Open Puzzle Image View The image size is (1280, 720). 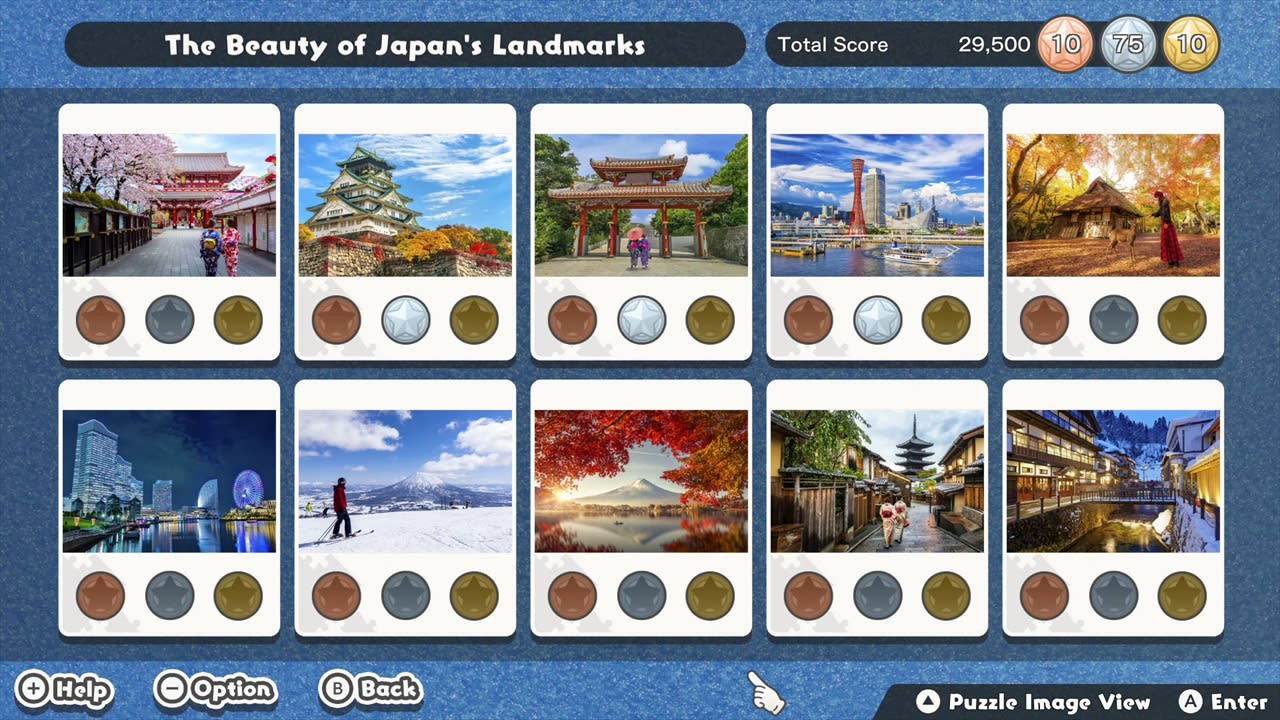pos(1037,702)
